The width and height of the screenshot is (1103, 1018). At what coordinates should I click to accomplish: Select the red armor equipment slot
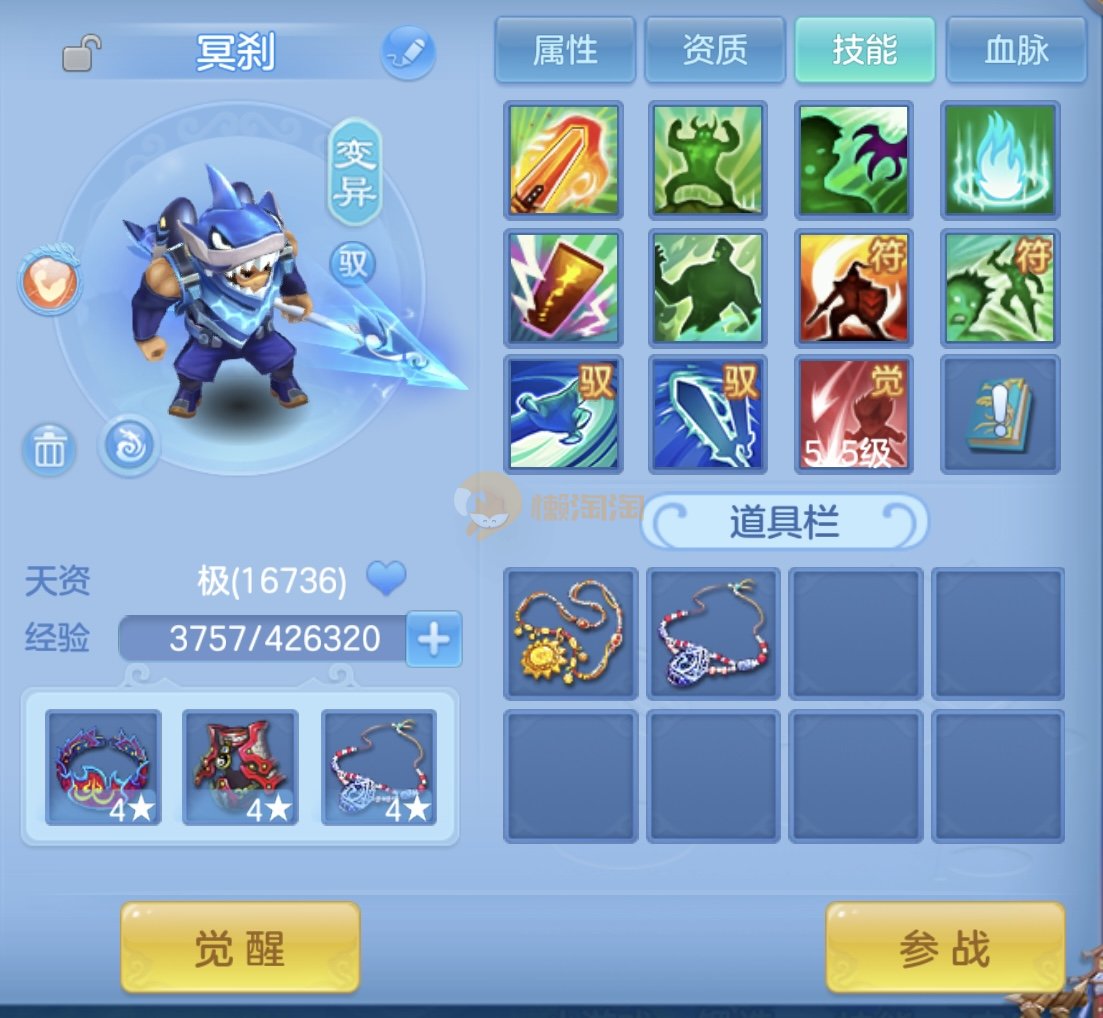tap(240, 767)
